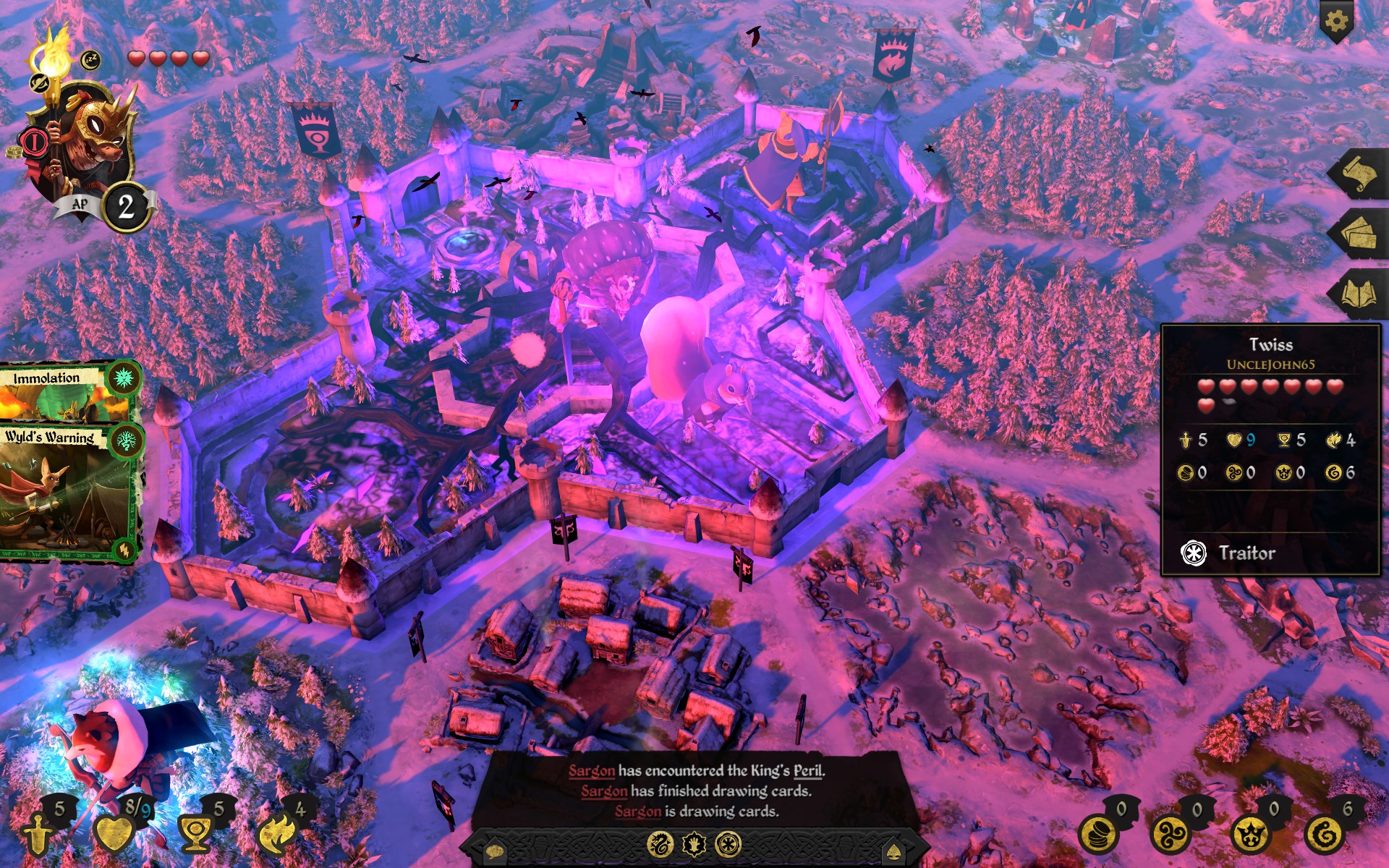Click the Wyrm dragon icon on the bottom bar

[659, 843]
